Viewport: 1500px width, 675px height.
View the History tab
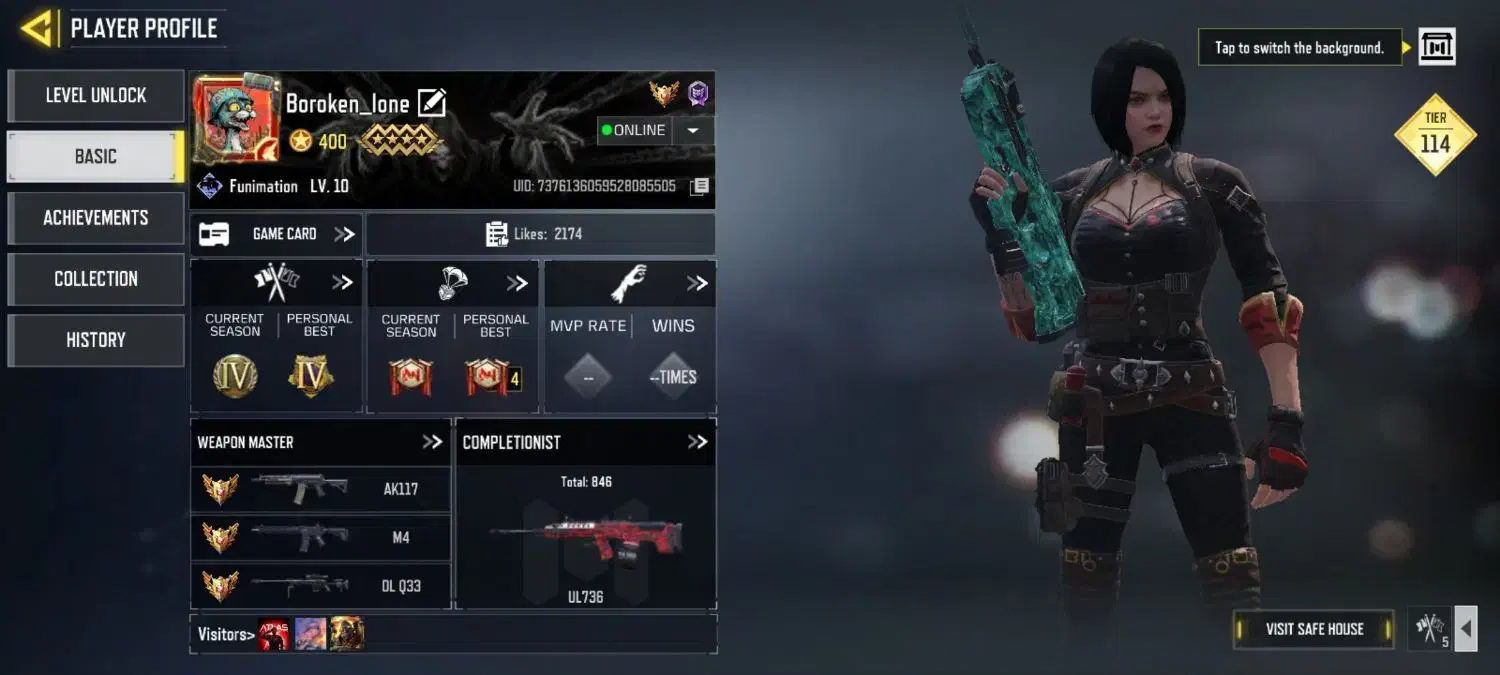96,340
